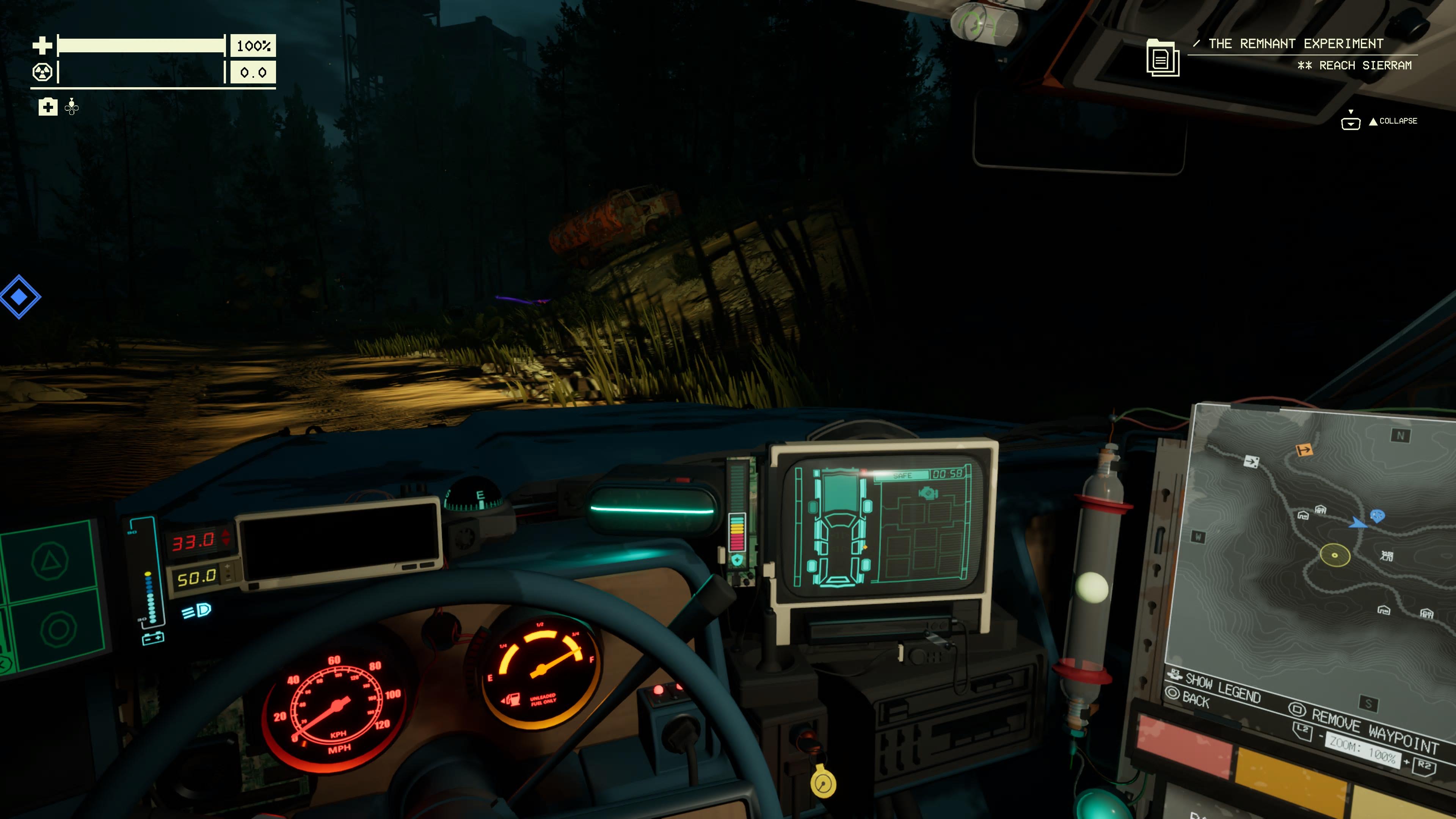Select the orange exit marker on map
Screen dimensions: 1456x819
tap(1304, 450)
